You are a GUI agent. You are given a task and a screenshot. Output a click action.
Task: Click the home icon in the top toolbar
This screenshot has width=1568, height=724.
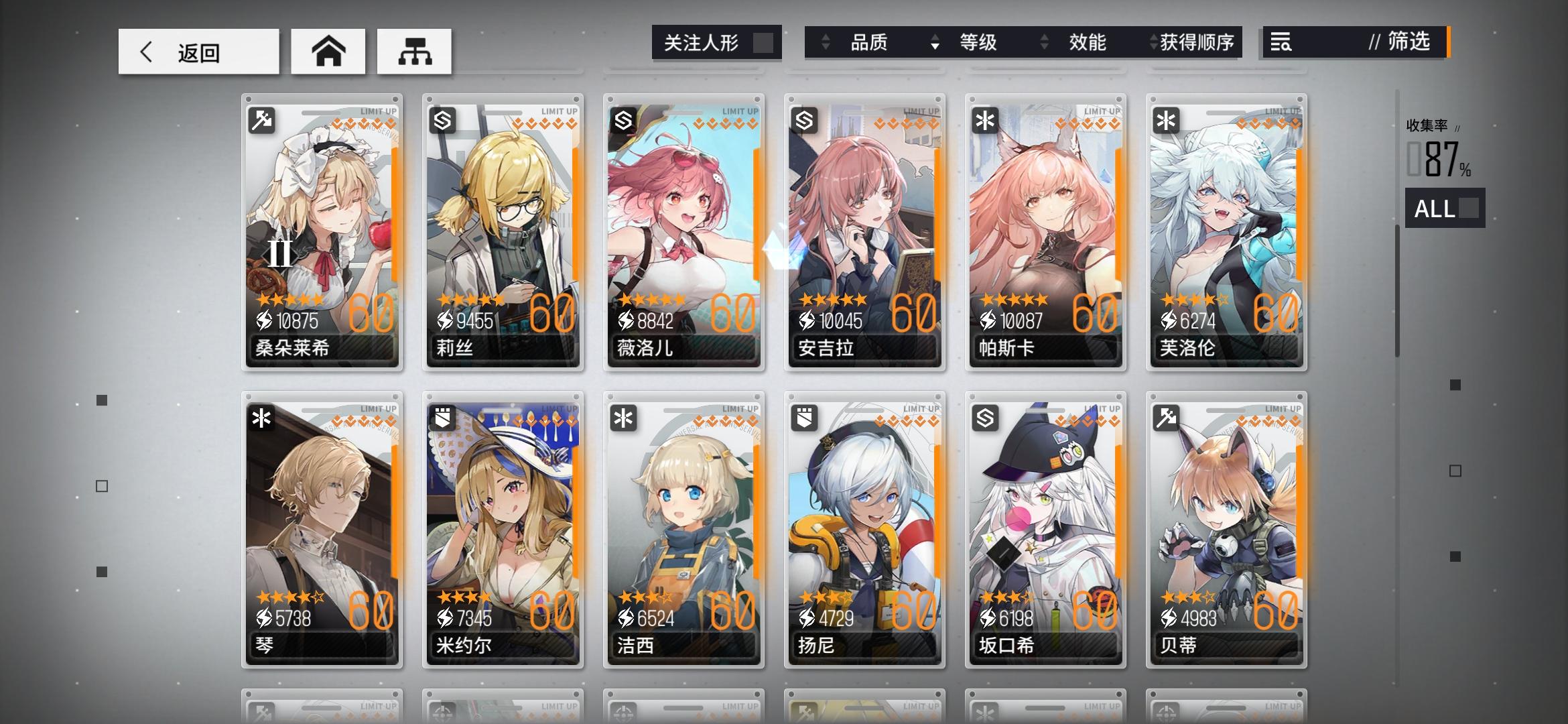328,51
